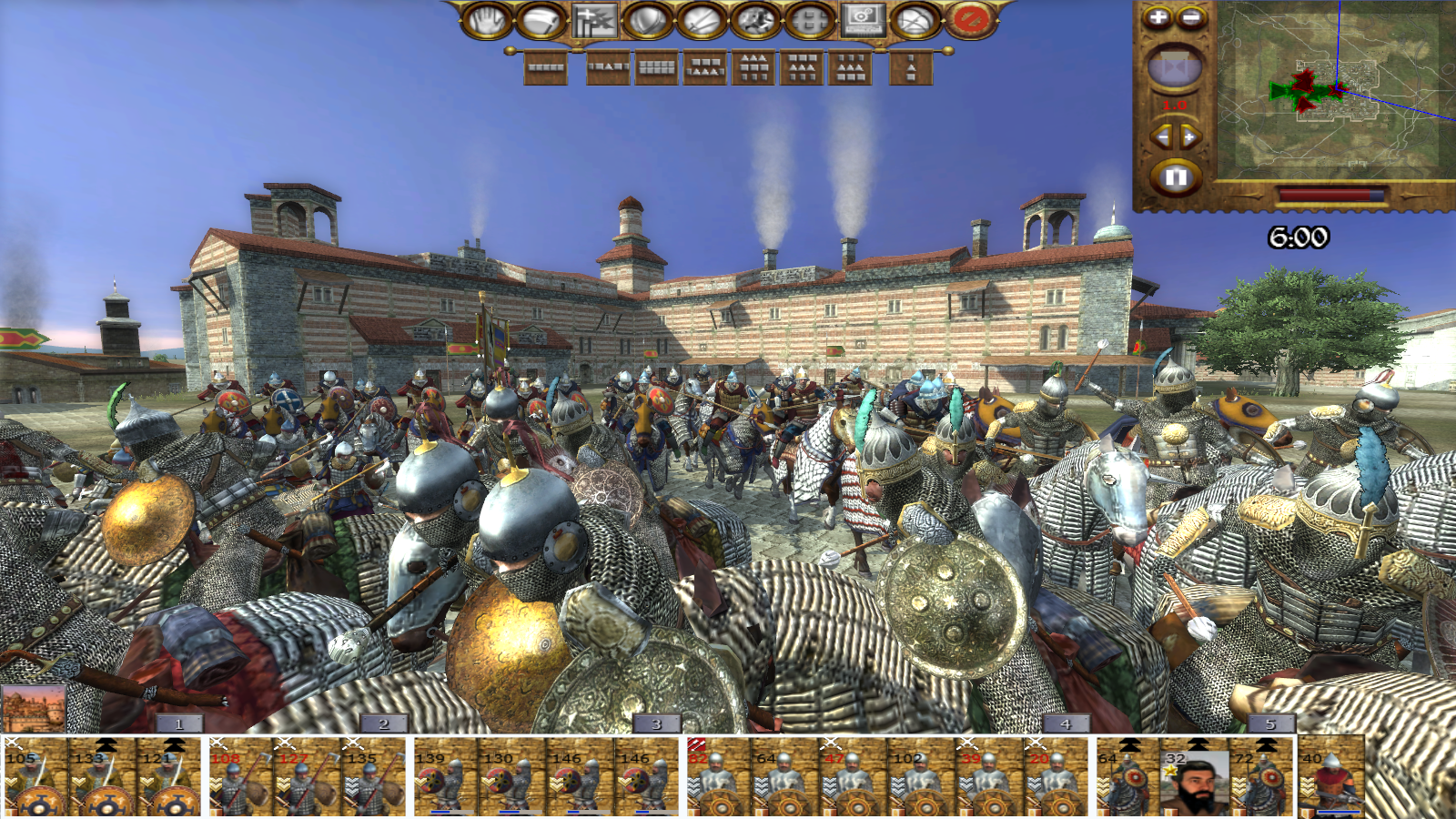The width and height of the screenshot is (1456, 819).
Task: Toggle guard mode shield icon
Action: [648, 19]
